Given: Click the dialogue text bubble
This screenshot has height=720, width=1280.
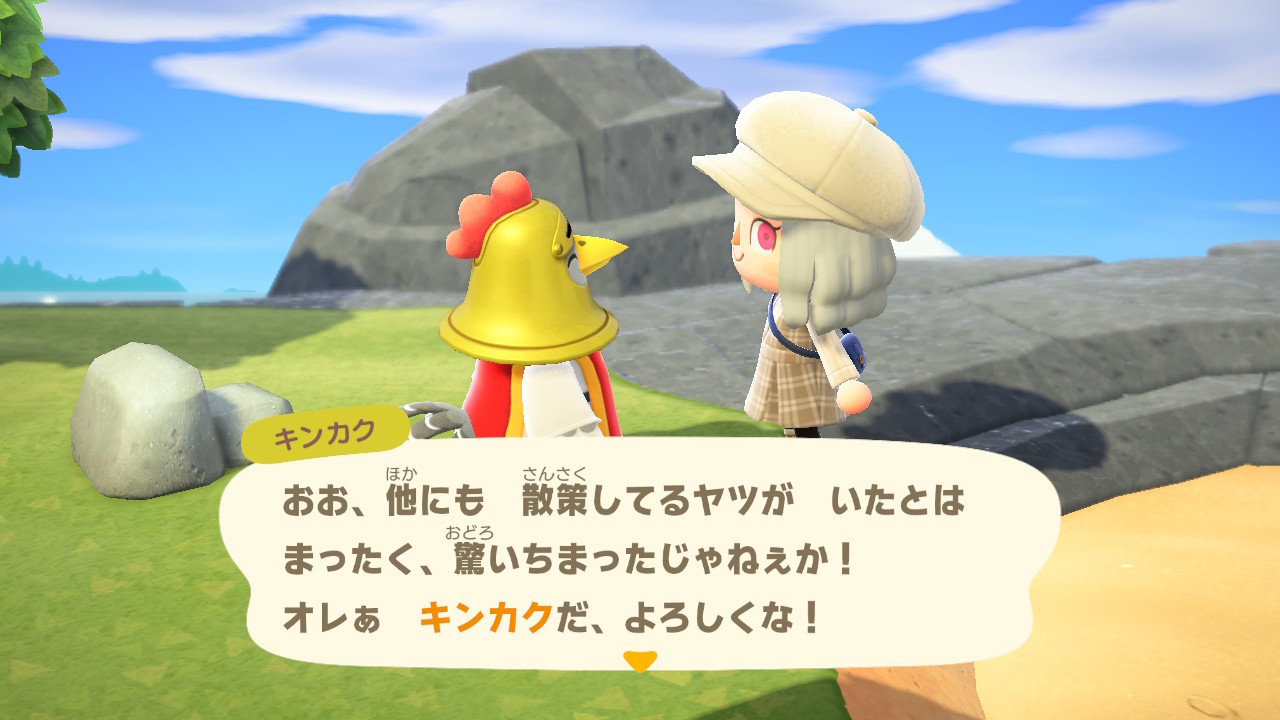Looking at the screenshot, I should point(640,555).
